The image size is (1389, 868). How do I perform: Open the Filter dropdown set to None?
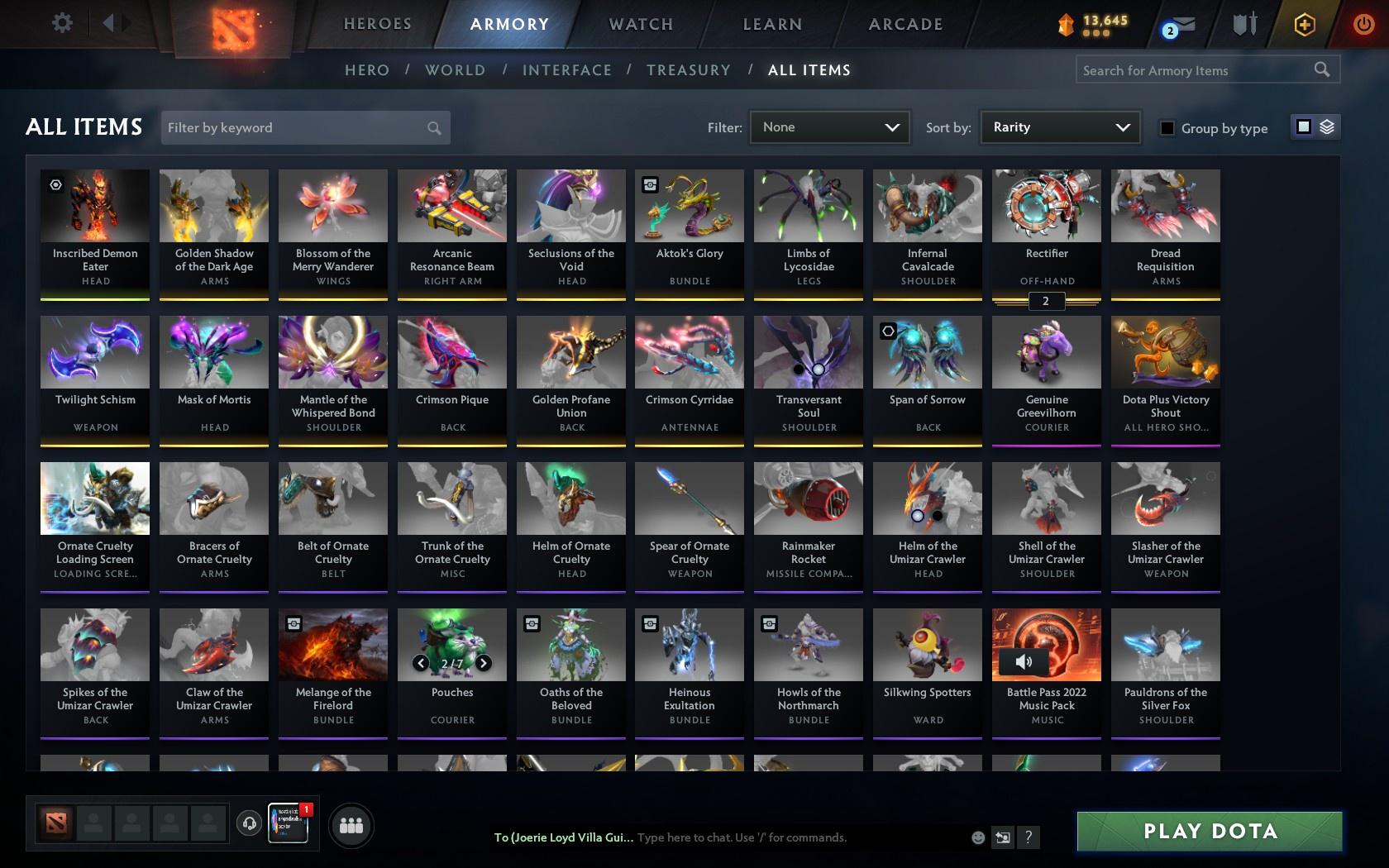coord(829,127)
